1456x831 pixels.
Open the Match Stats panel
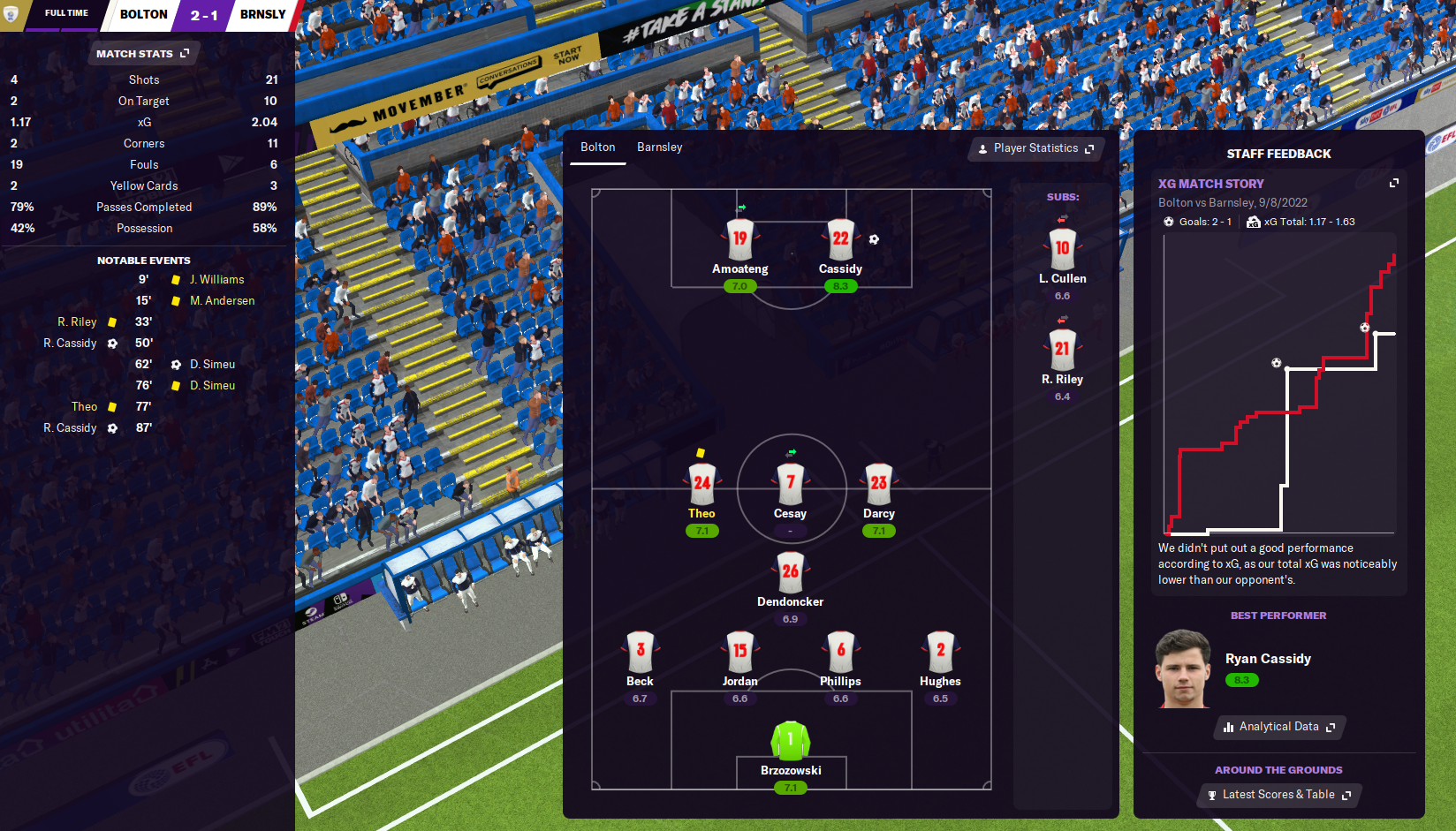click(x=142, y=54)
